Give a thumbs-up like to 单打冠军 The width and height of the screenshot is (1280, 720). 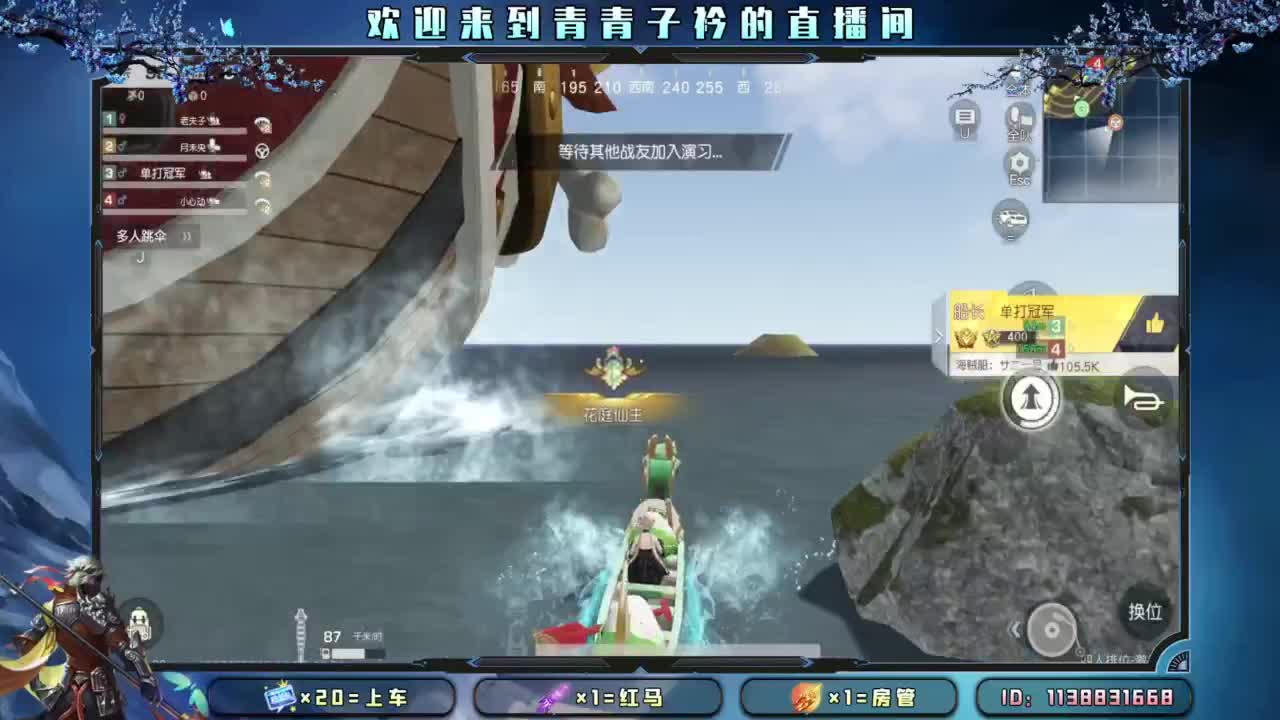(1157, 325)
